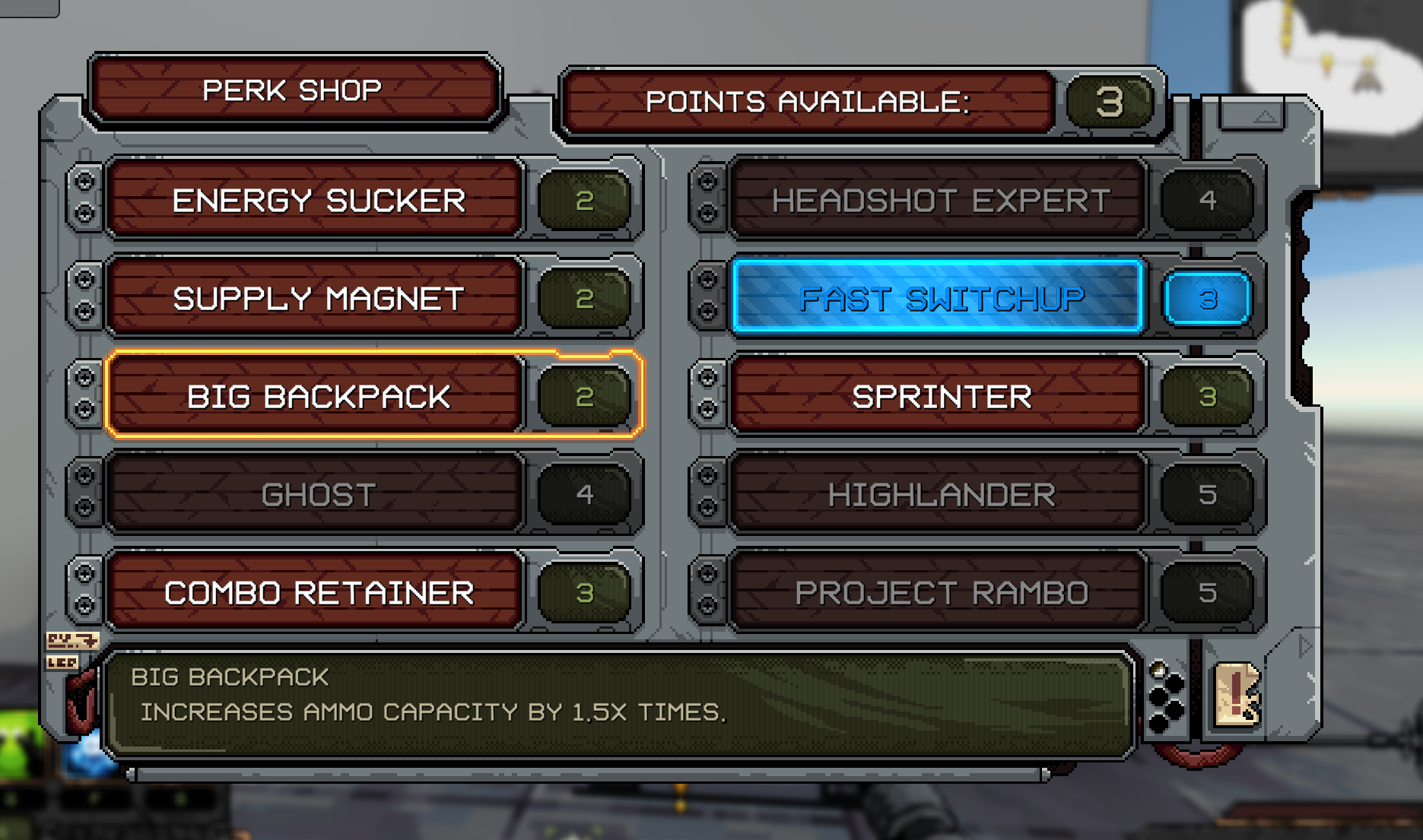The image size is (1423, 840).
Task: Purchase the Combo Retainer perk
Action: [317, 593]
